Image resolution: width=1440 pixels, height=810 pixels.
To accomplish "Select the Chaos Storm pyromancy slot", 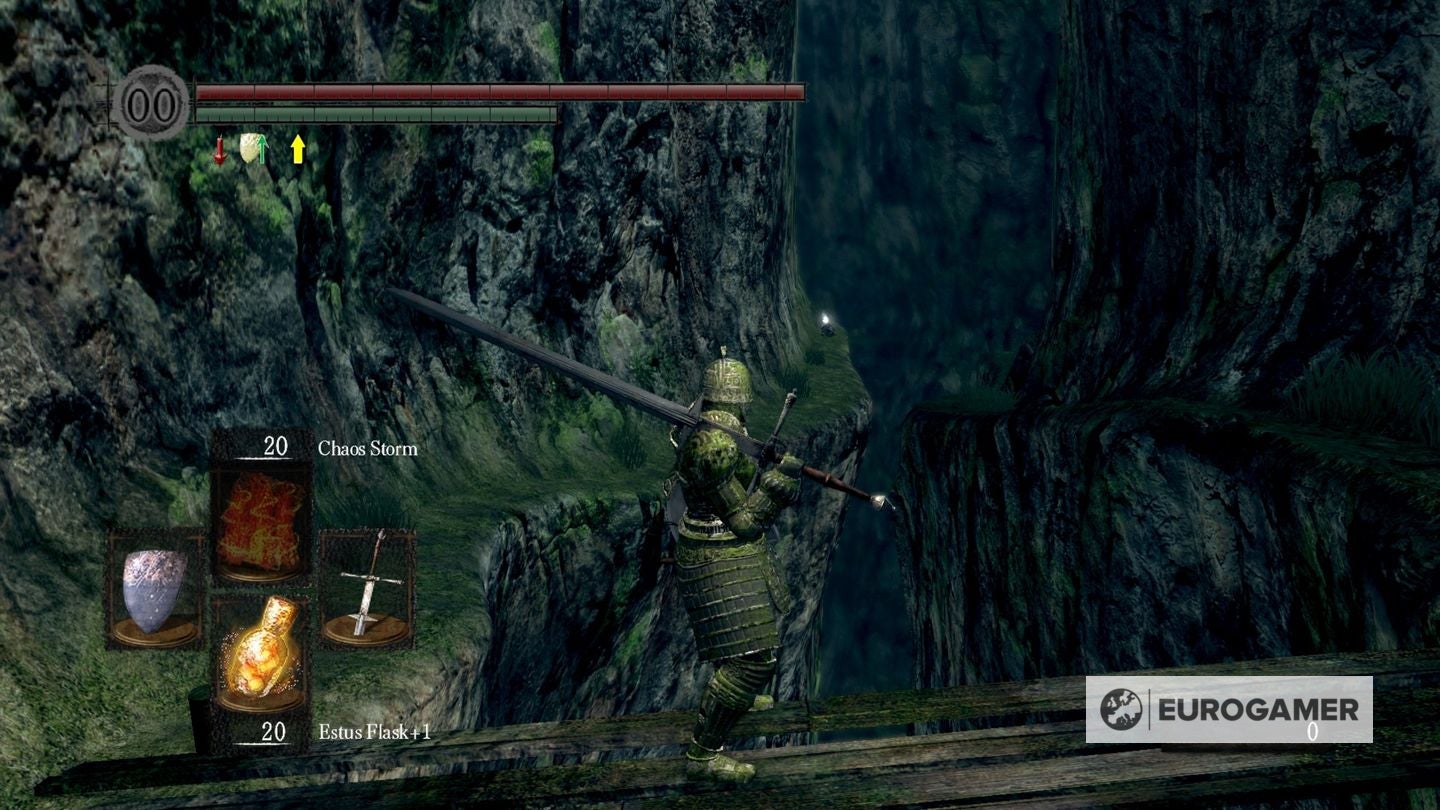I will click(x=260, y=519).
